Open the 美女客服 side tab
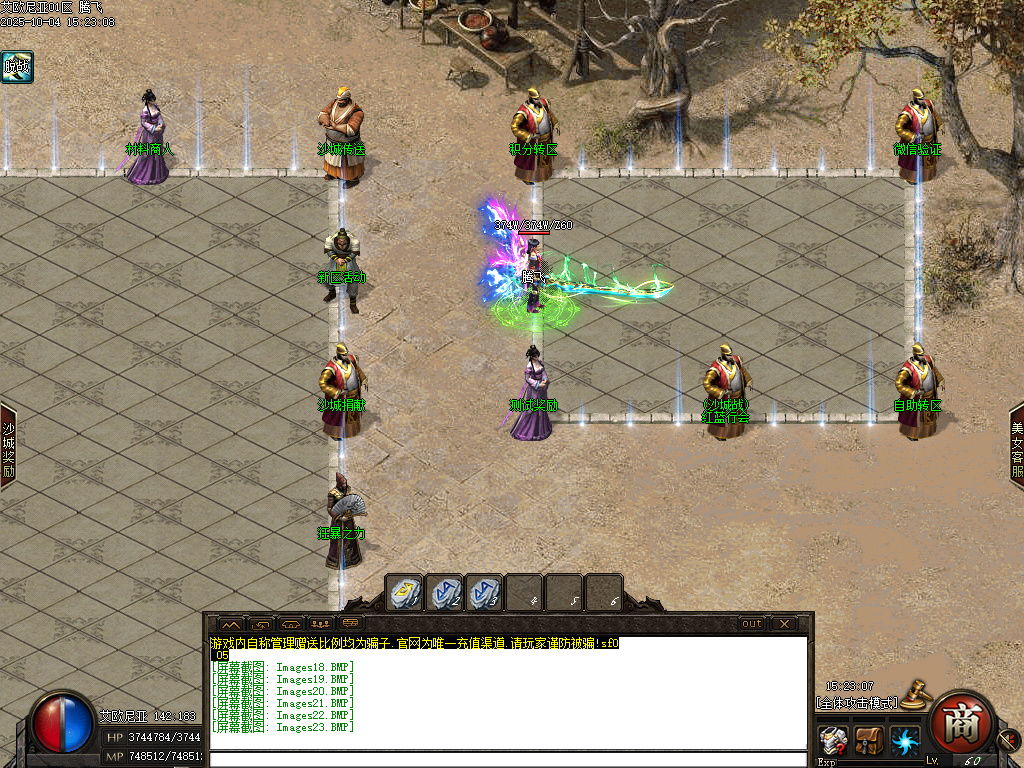 [x=1016, y=445]
